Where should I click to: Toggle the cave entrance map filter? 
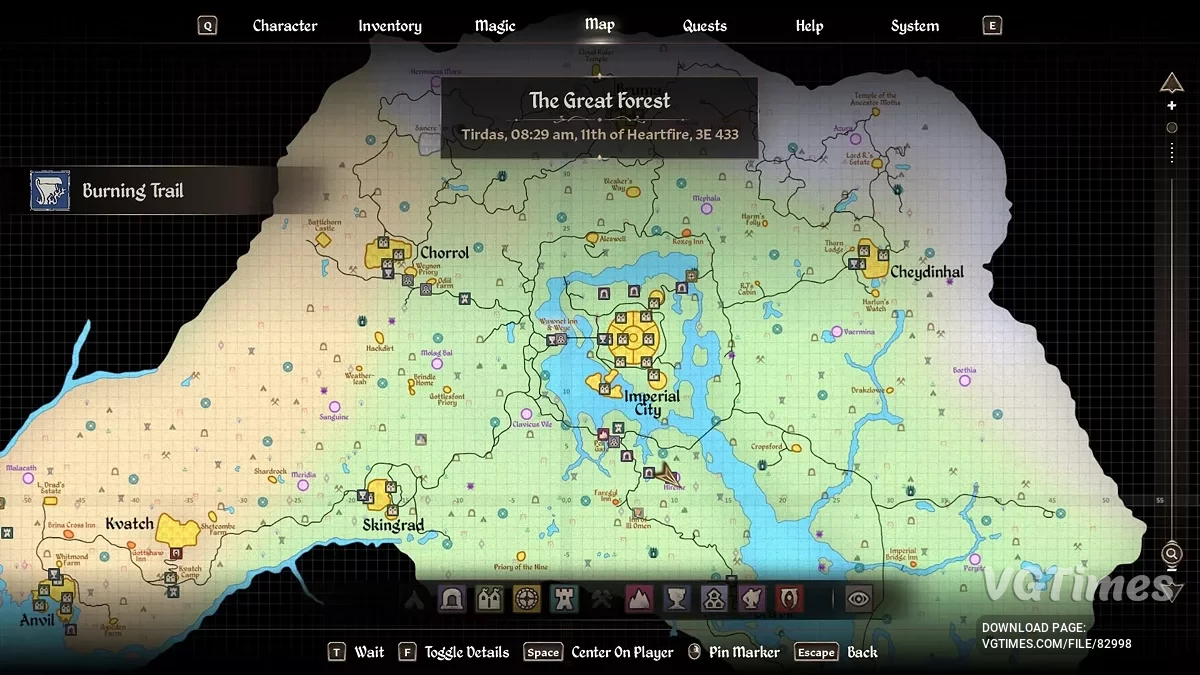click(452, 598)
